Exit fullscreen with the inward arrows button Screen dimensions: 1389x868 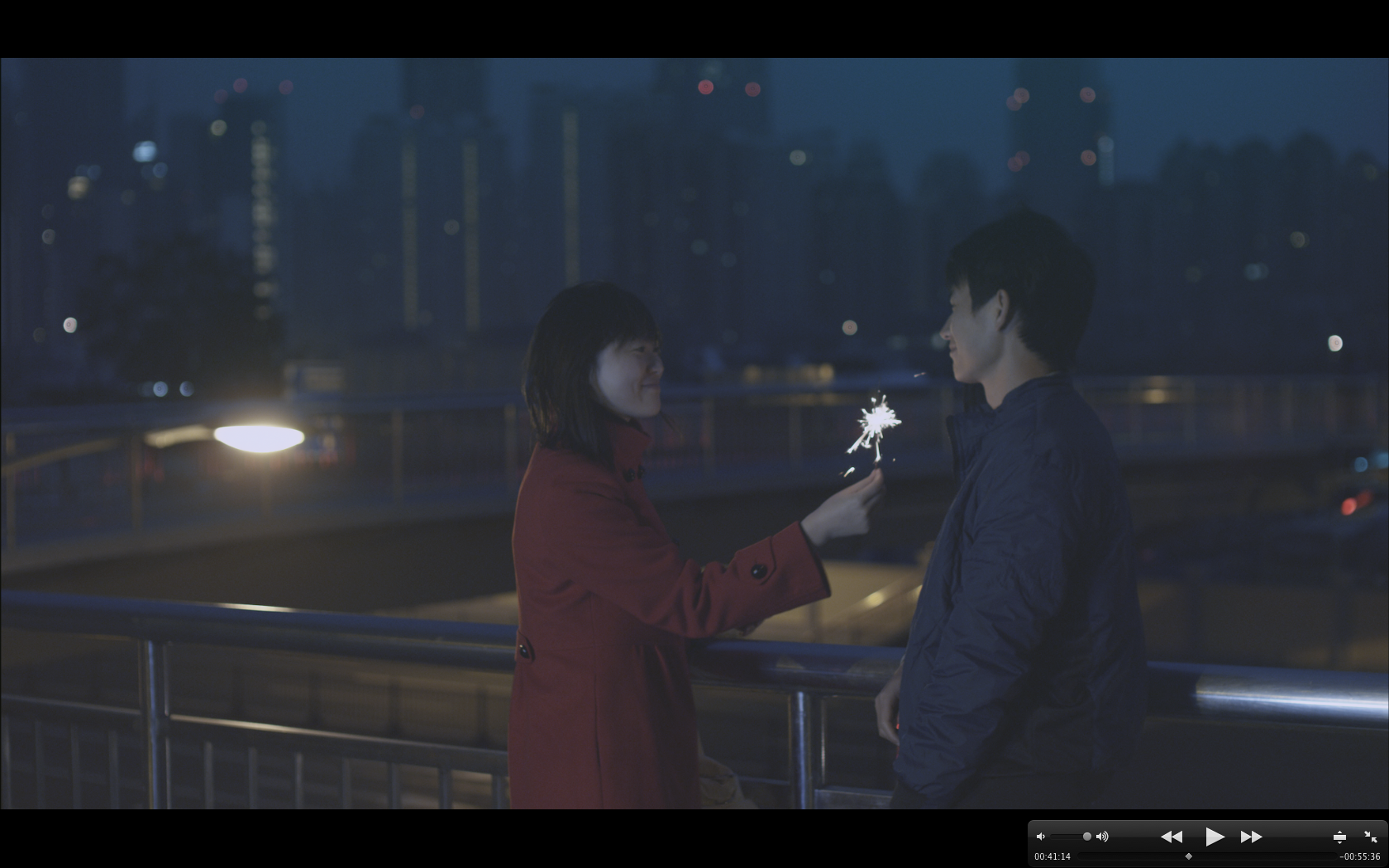tap(1370, 837)
